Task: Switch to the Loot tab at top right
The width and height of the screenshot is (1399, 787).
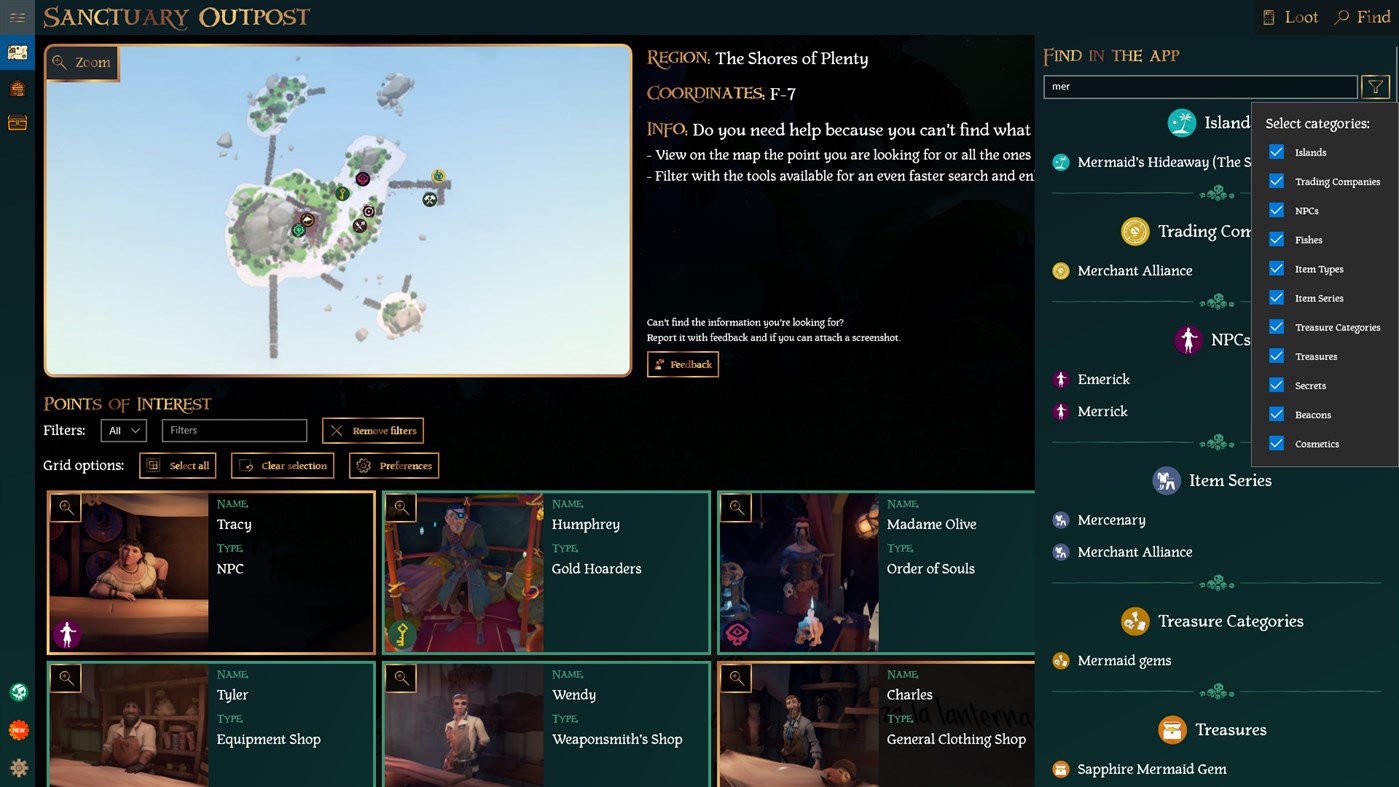Action: [1290, 16]
